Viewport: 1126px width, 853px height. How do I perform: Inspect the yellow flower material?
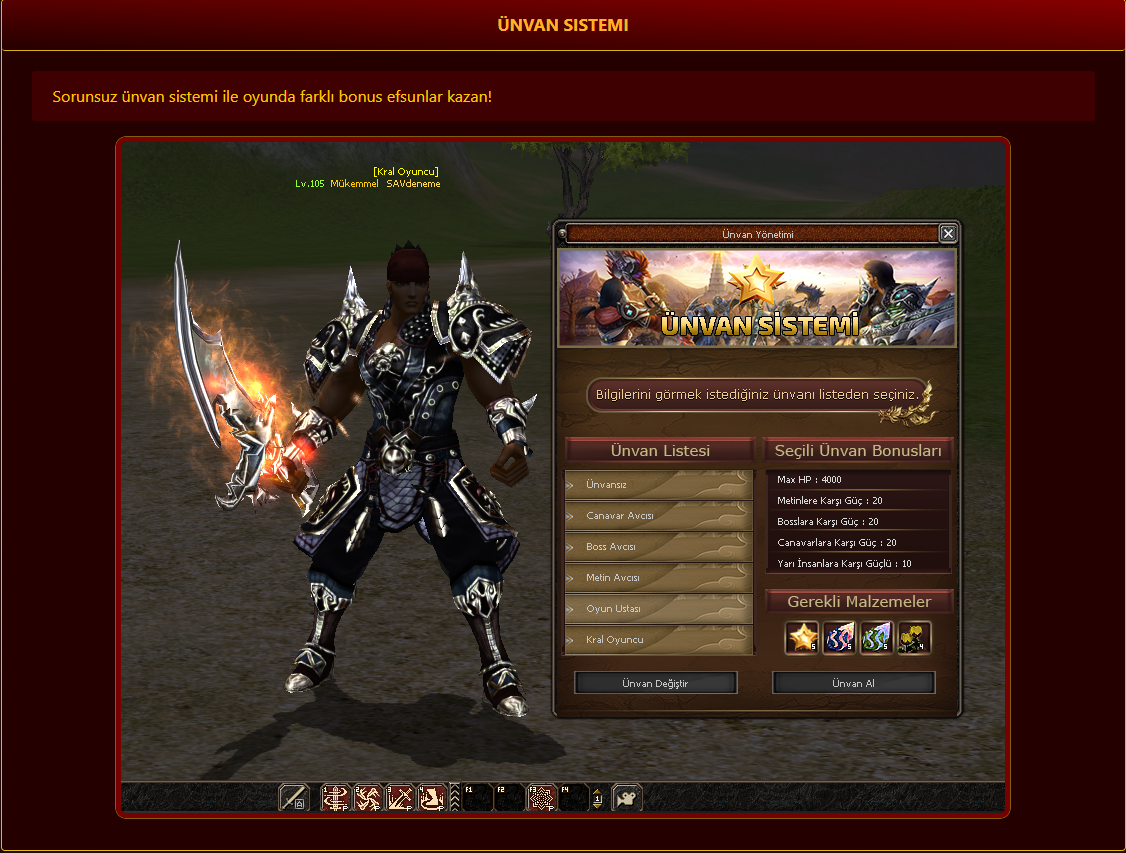point(913,637)
